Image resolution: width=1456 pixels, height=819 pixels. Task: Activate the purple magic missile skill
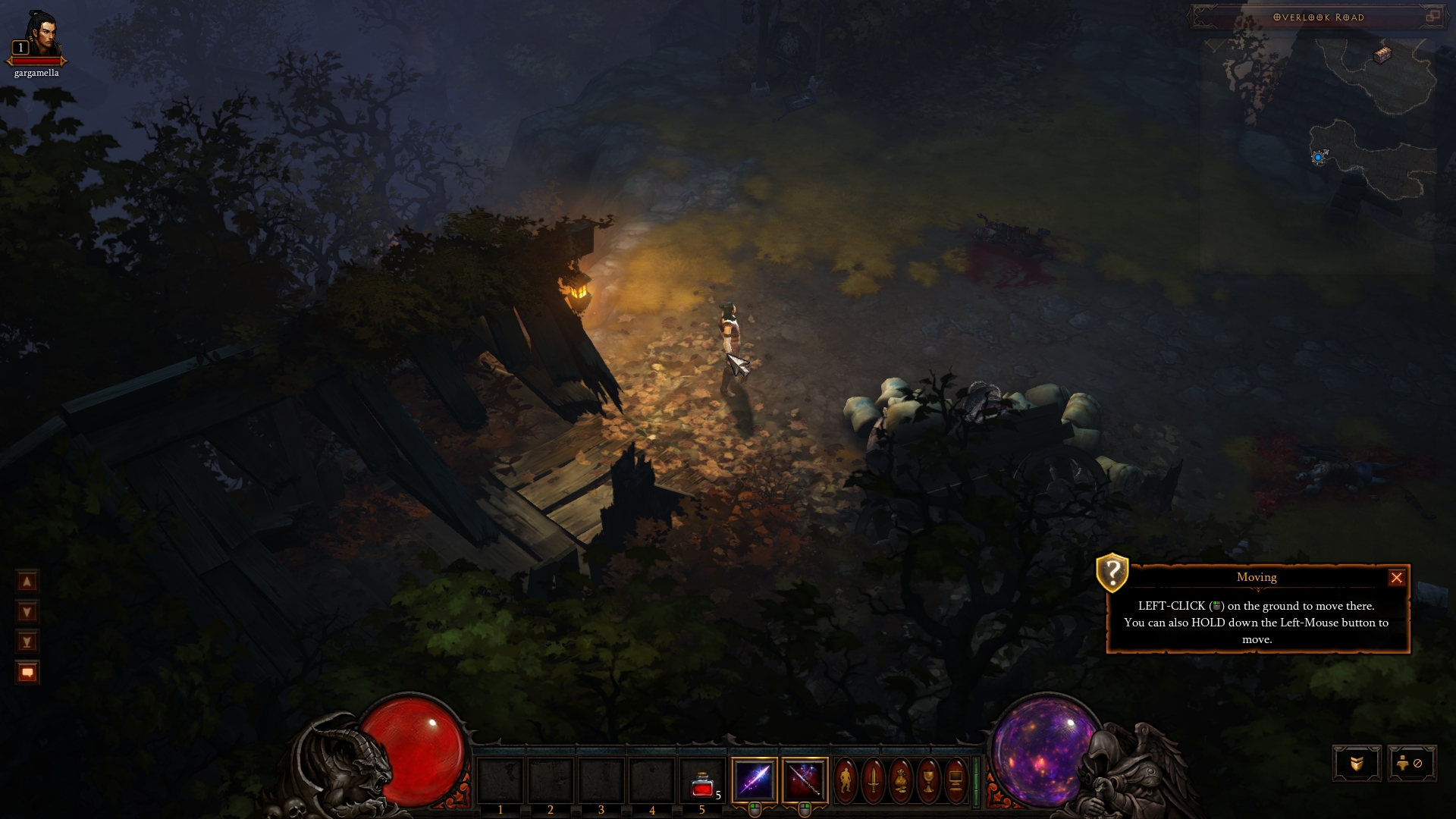[755, 780]
